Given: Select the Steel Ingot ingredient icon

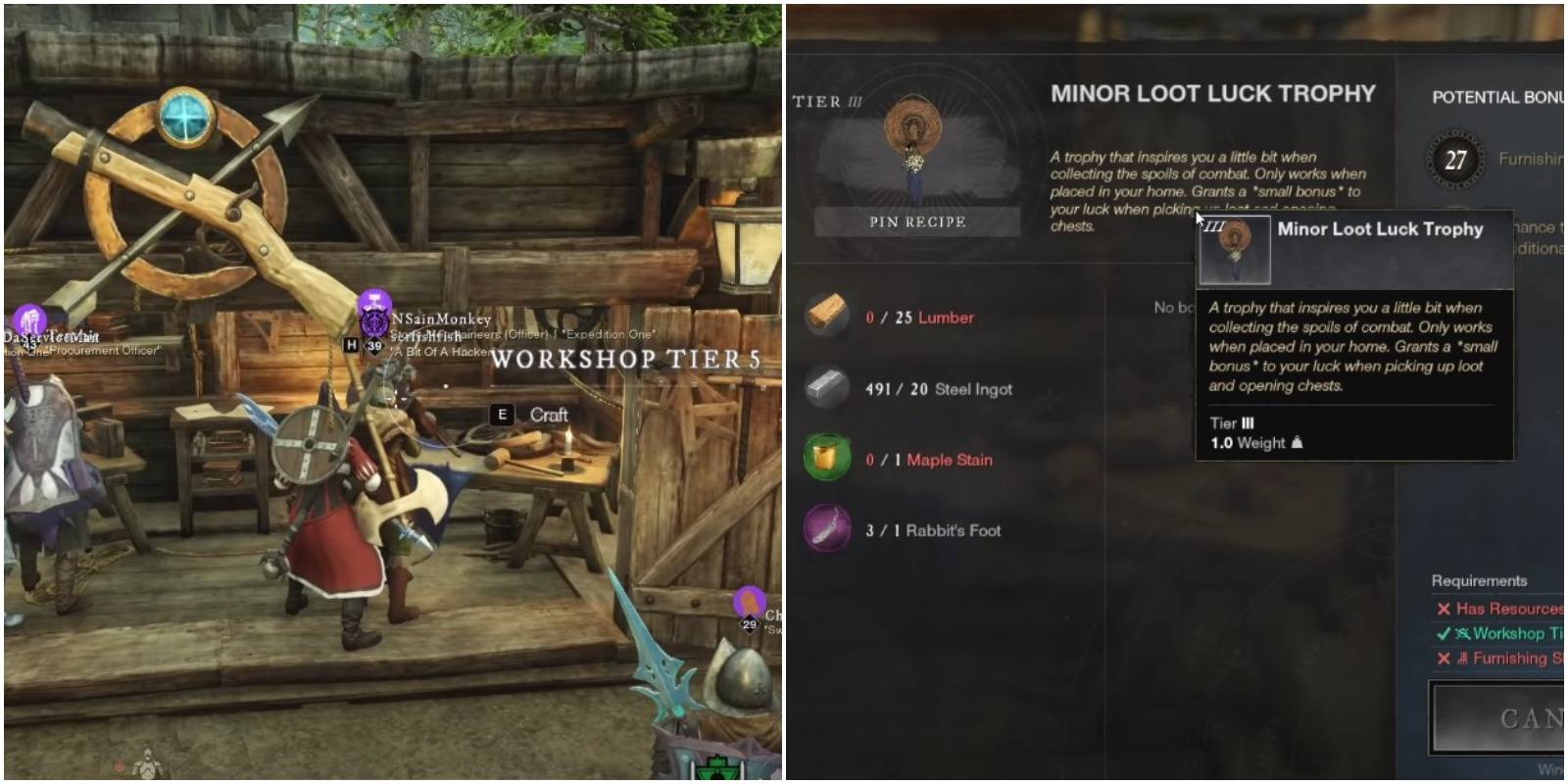Looking at the screenshot, I should (x=828, y=388).
